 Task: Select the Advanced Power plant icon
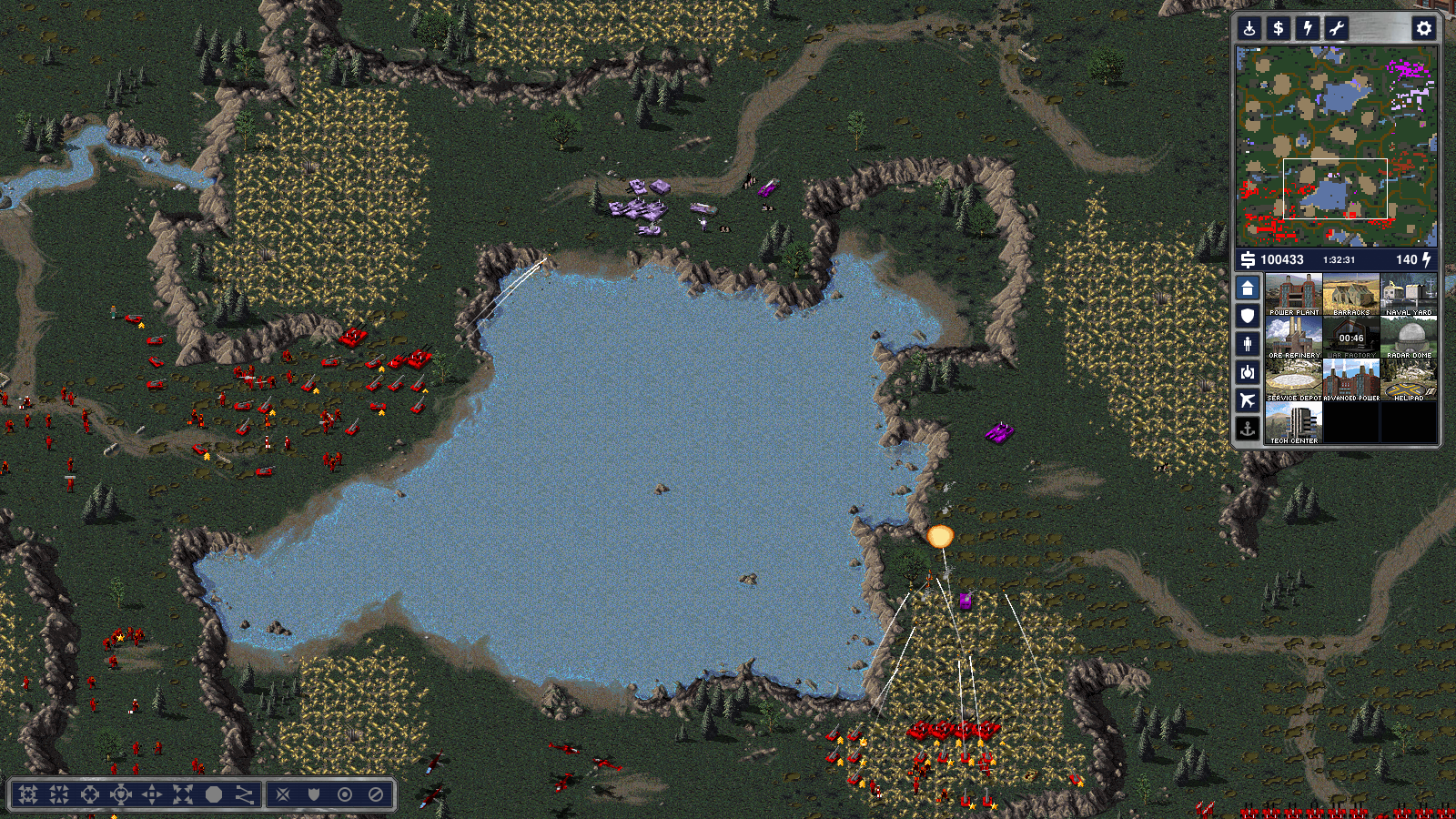(1351, 379)
